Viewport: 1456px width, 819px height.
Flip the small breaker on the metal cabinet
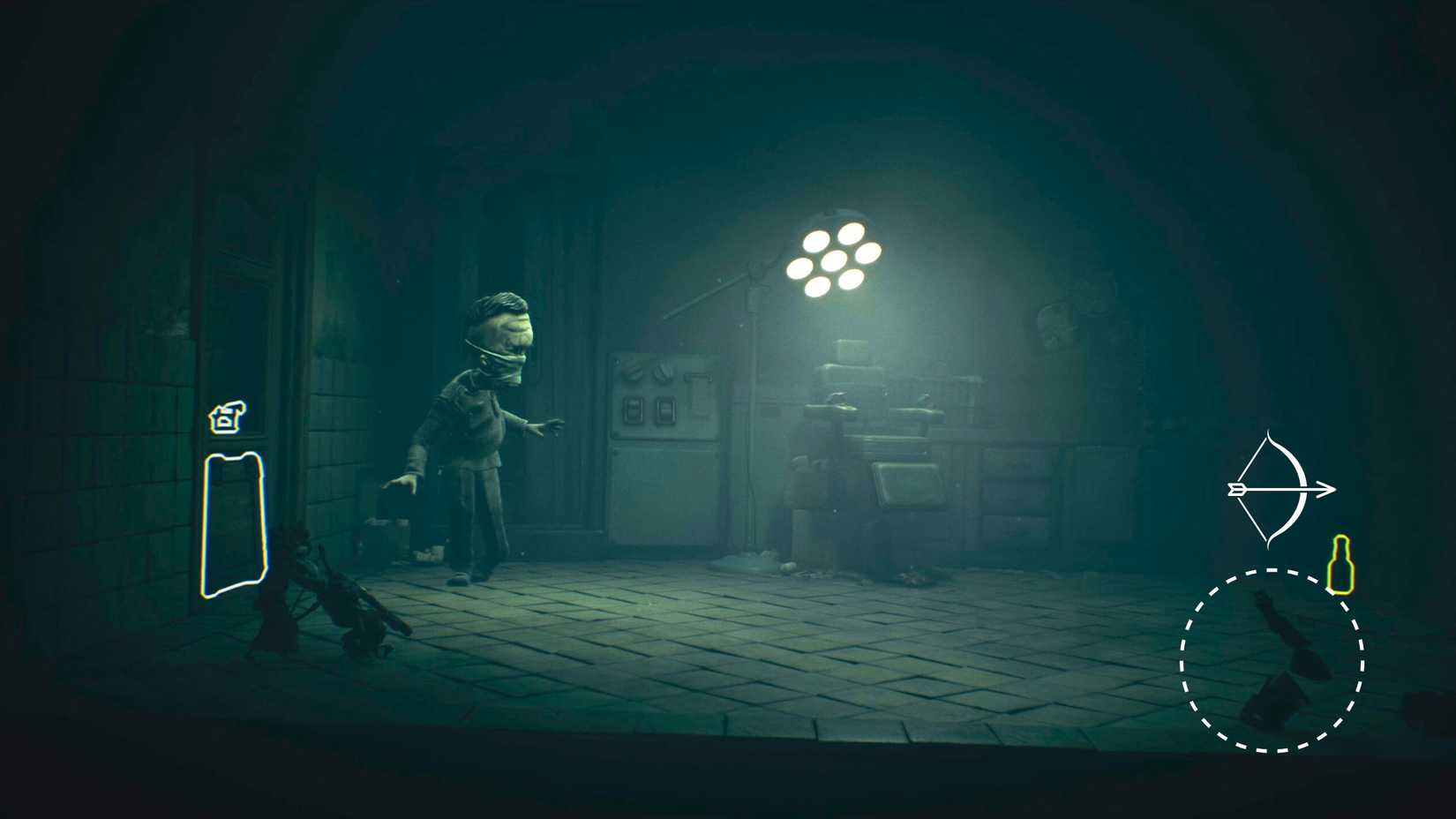coord(697,376)
